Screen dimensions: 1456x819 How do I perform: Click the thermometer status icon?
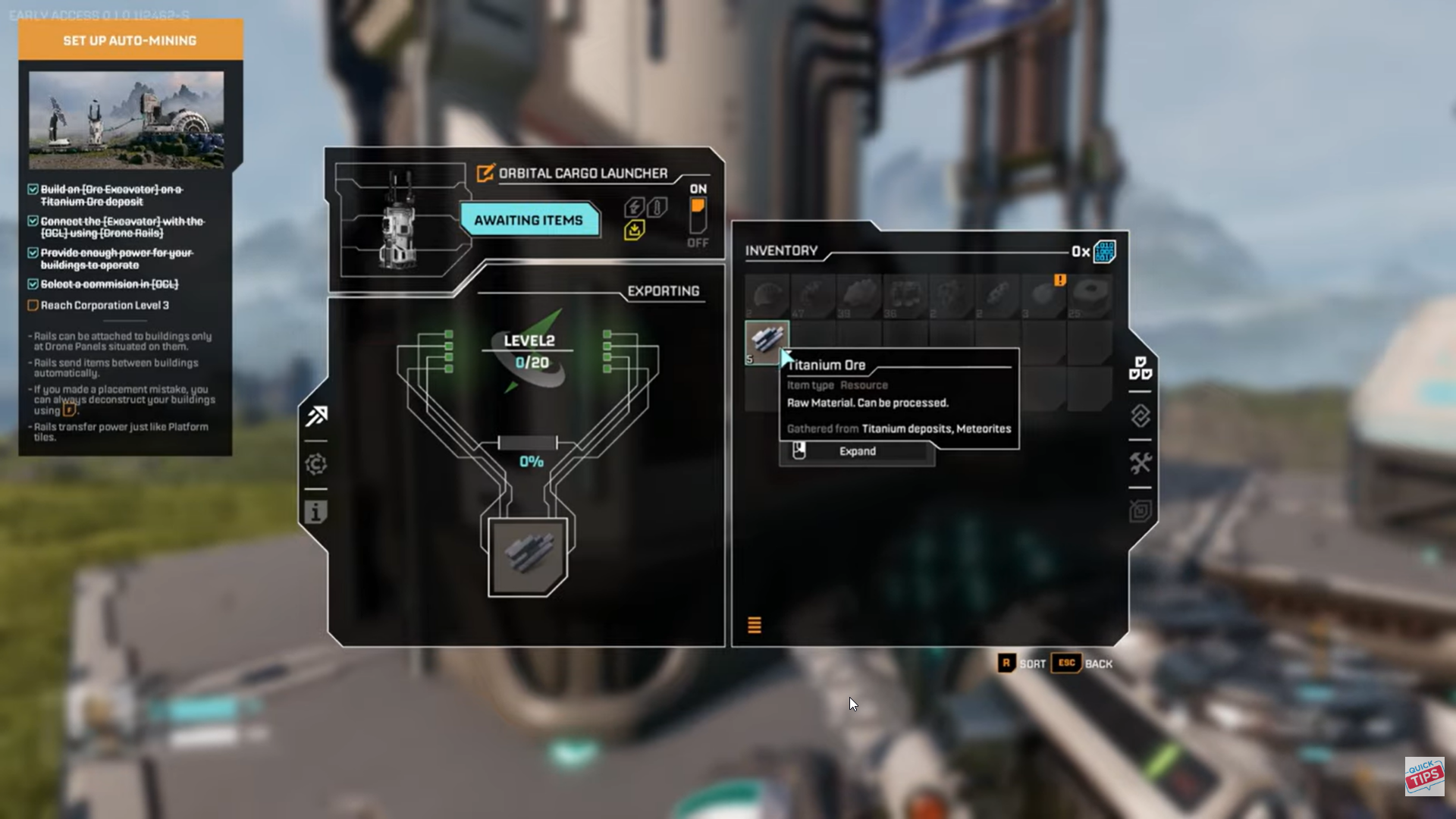tap(658, 206)
